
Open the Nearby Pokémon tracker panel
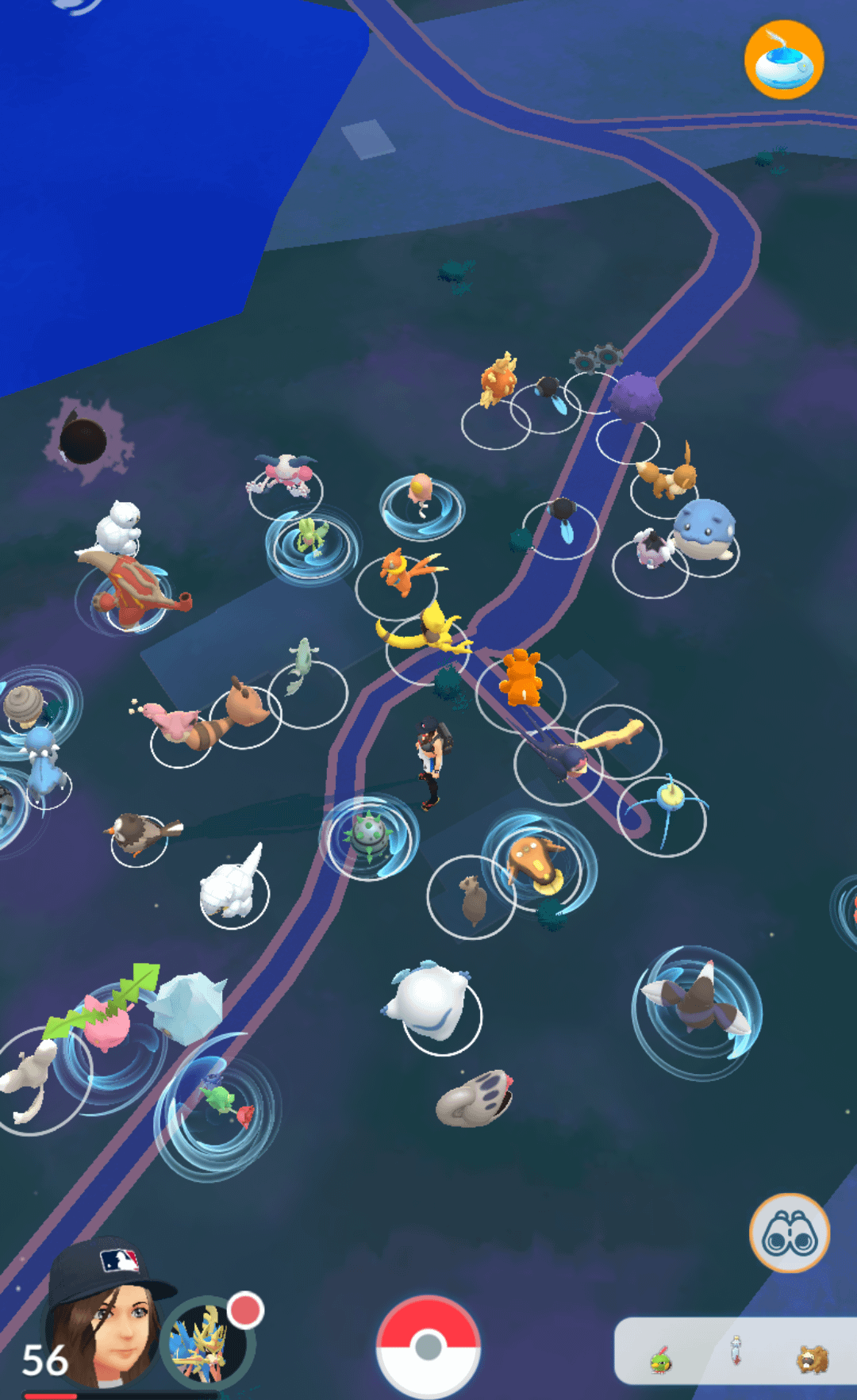(x=736, y=1352)
